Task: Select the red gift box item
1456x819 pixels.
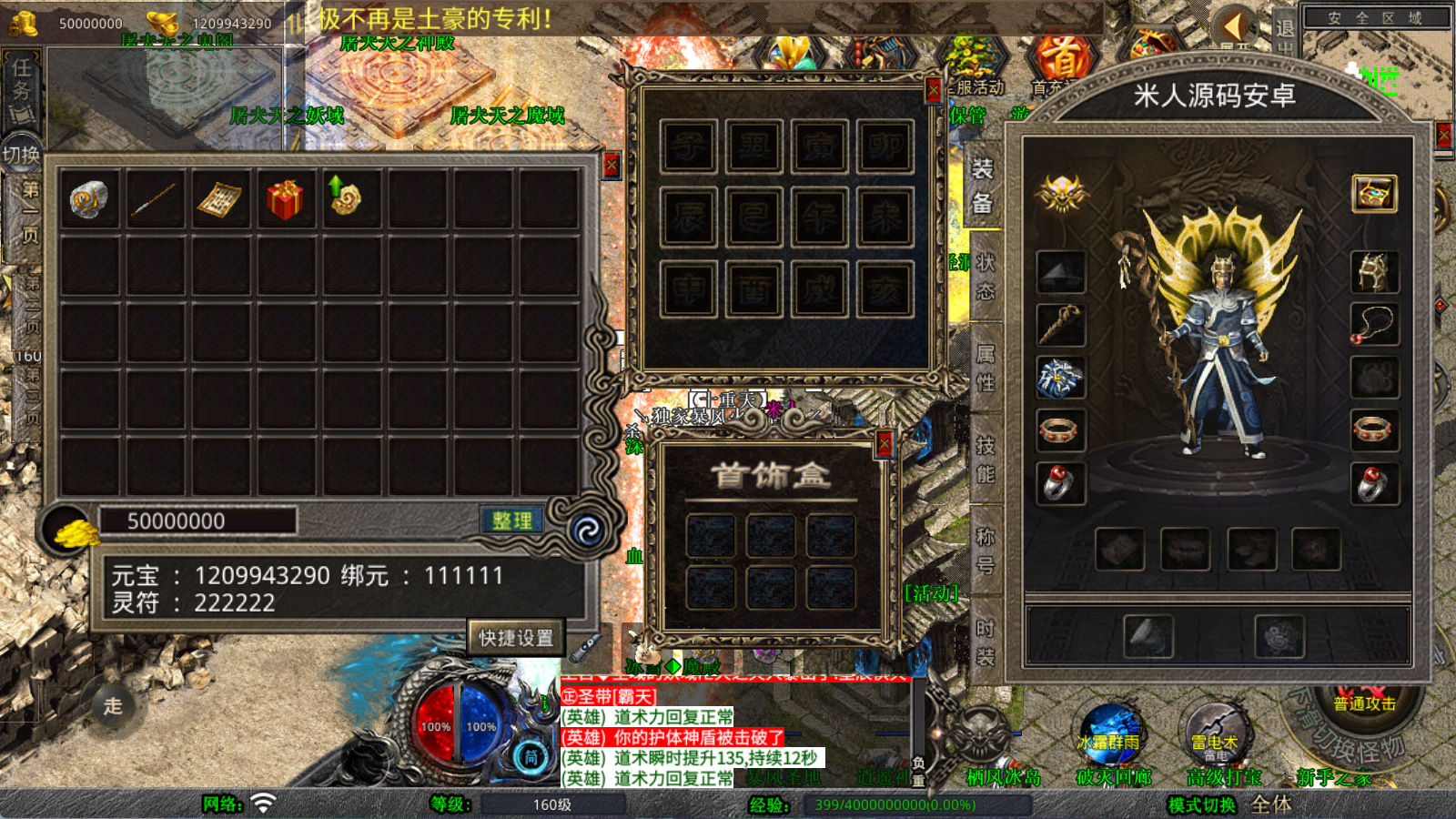Action: [x=285, y=198]
